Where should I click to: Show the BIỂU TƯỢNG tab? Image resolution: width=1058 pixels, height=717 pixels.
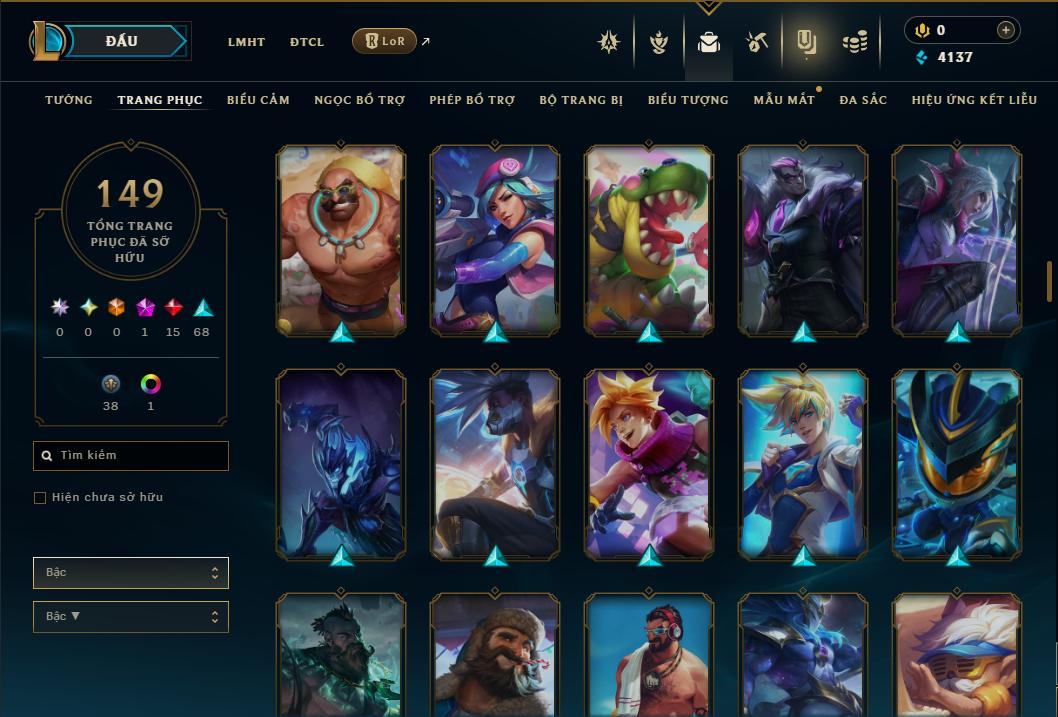(x=688, y=100)
